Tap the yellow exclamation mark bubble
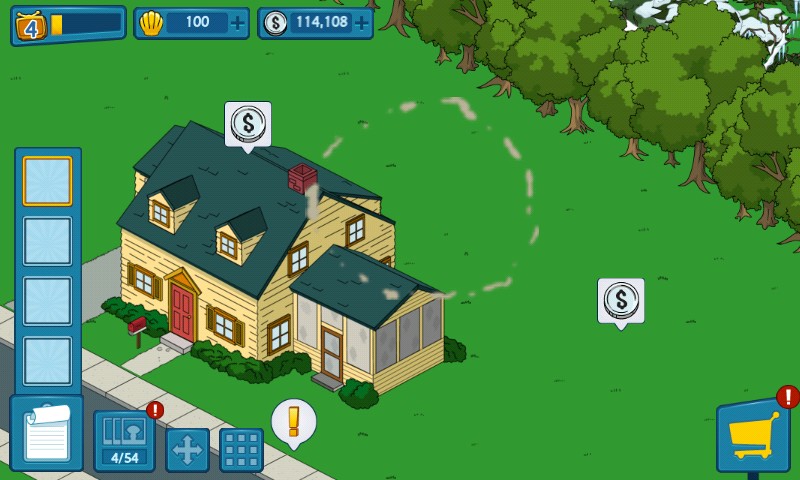Image resolution: width=800 pixels, height=480 pixels. pyautogui.click(x=293, y=421)
